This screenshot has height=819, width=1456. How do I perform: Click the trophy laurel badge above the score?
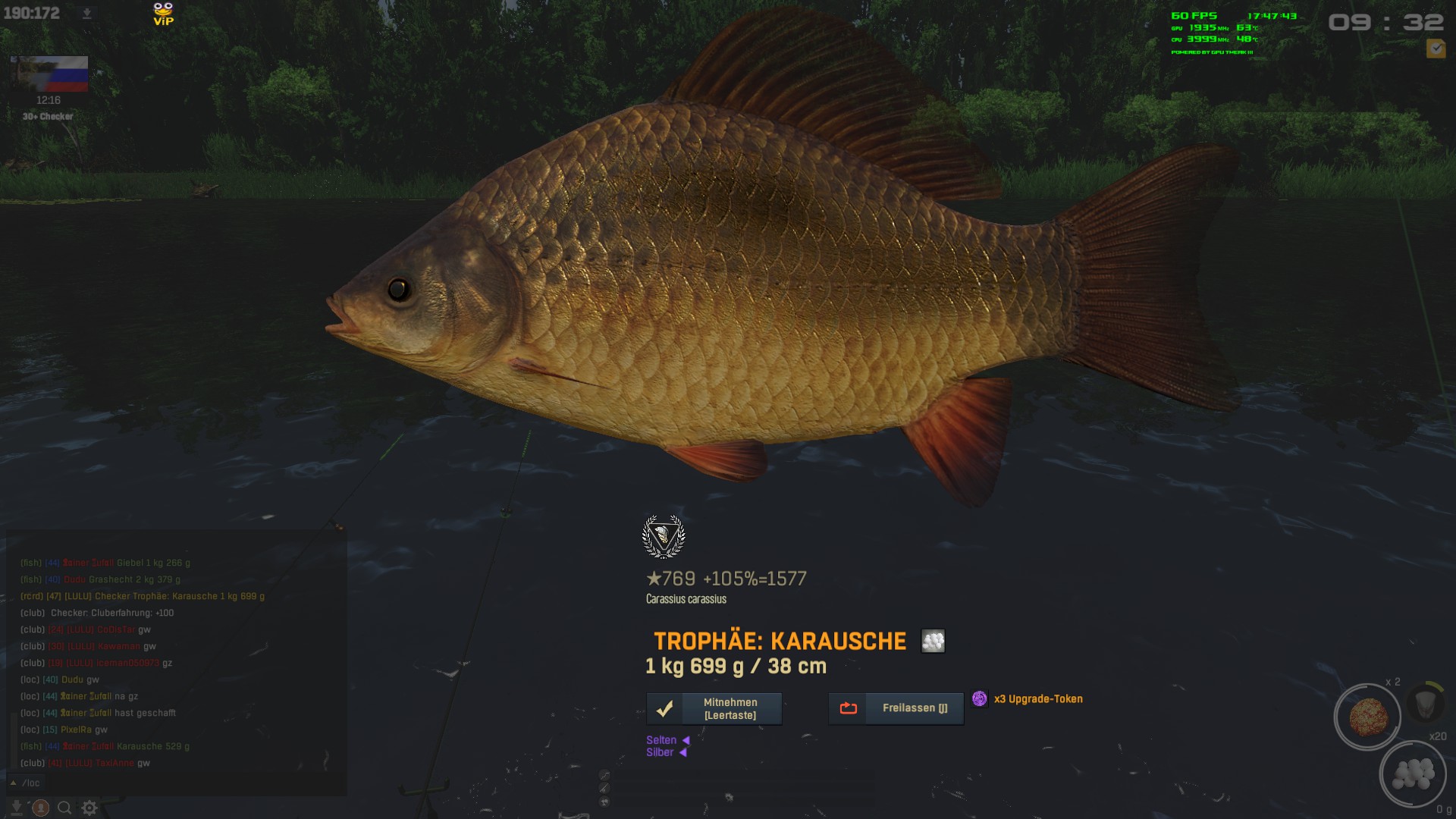coord(664,536)
